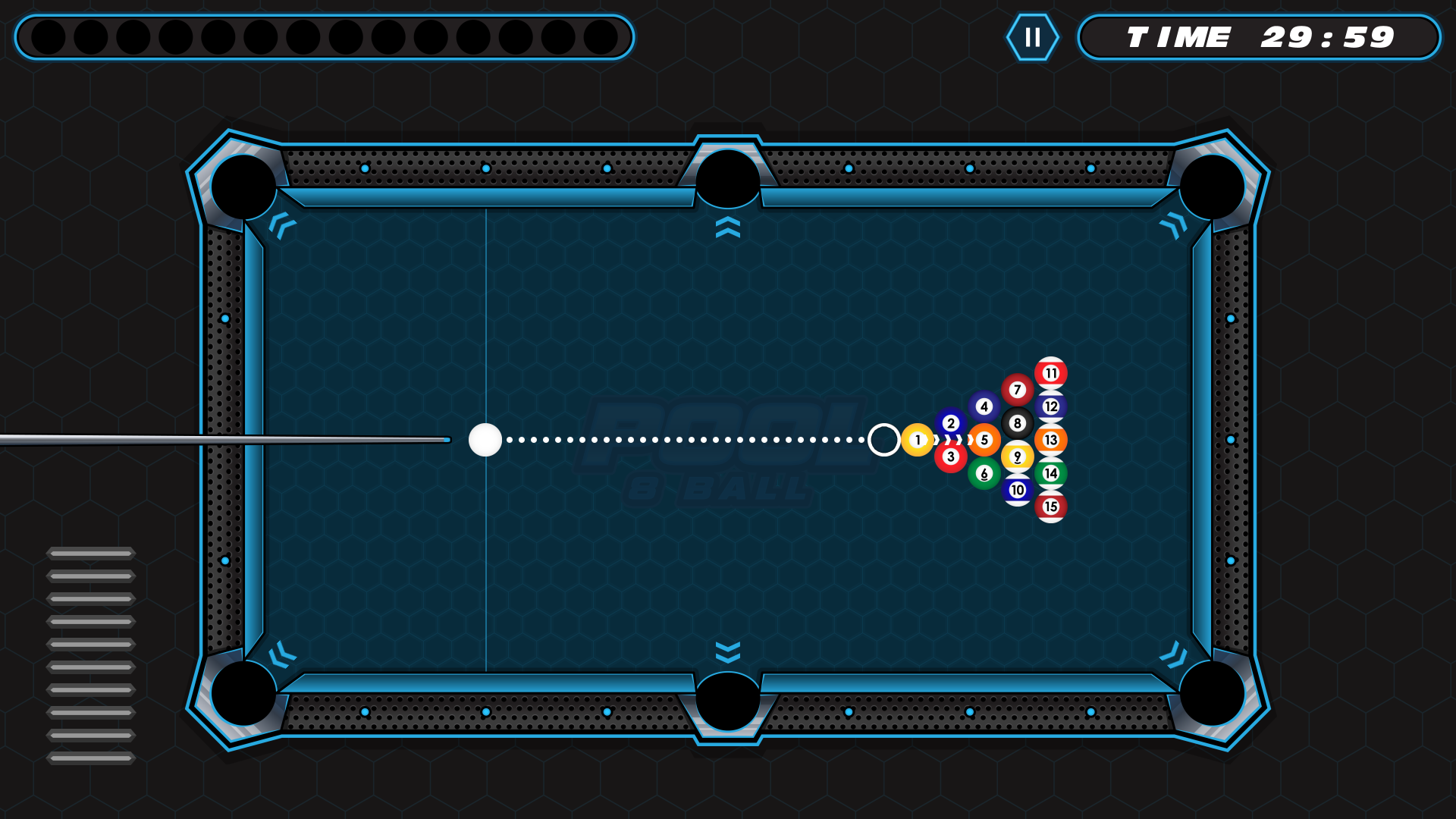This screenshot has width=1456, height=819.
Task: Click the top middle pocket
Action: 728,178
